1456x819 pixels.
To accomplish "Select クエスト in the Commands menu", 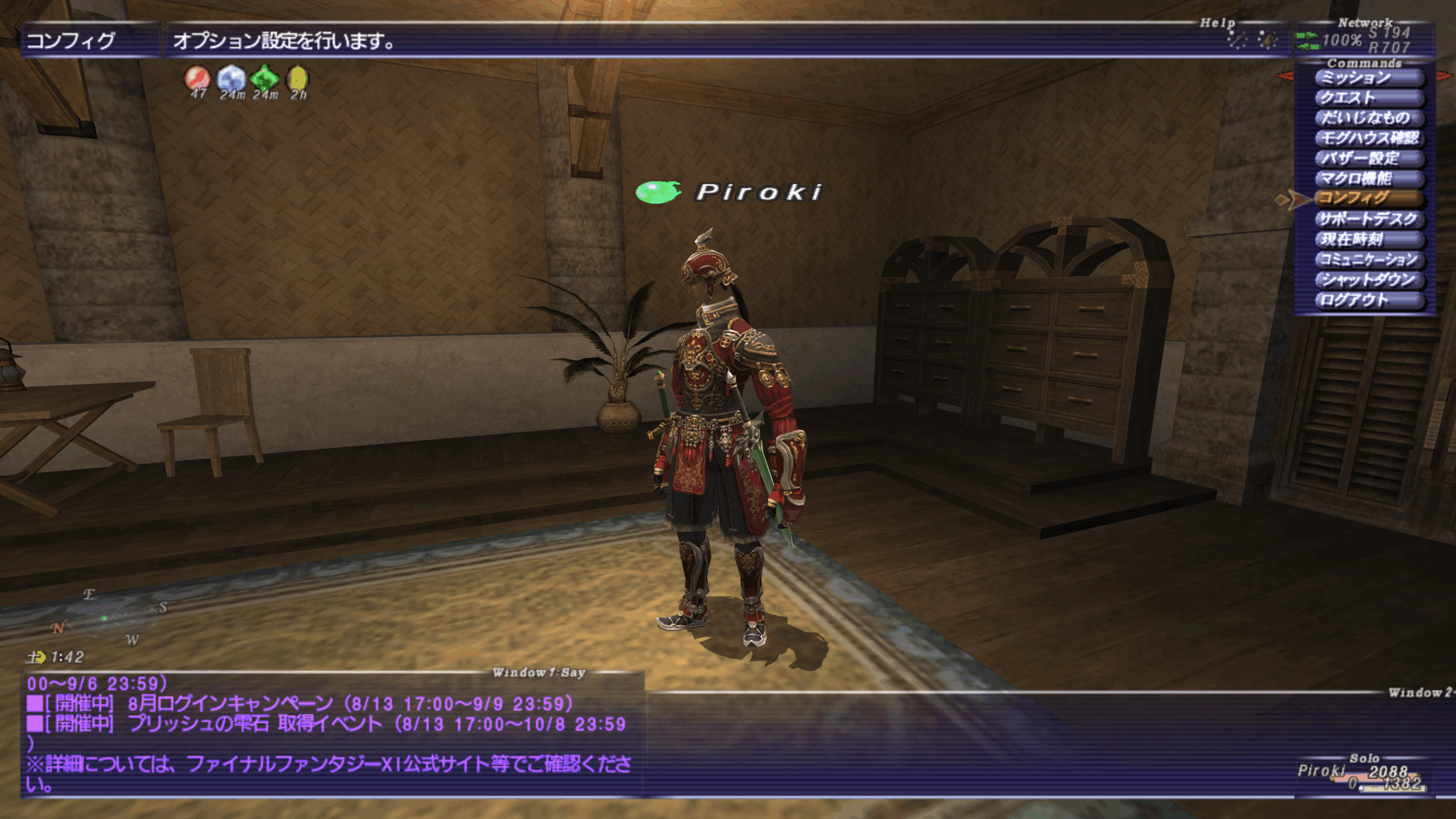I will coord(1368,98).
